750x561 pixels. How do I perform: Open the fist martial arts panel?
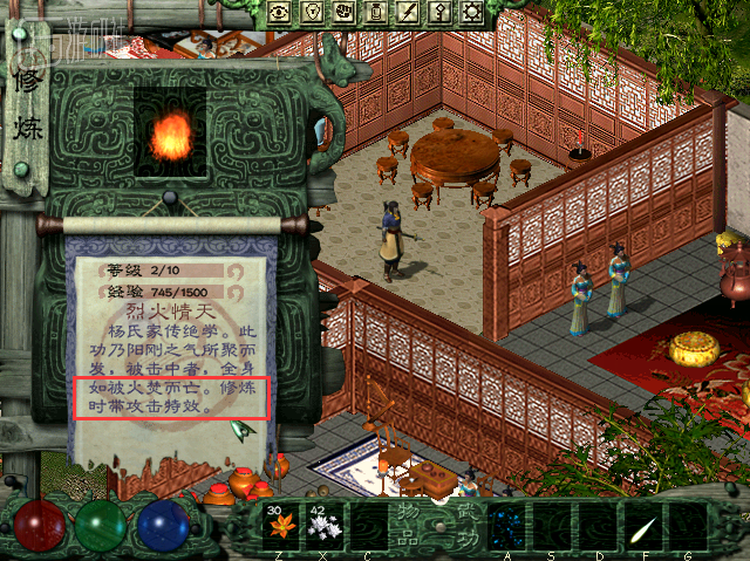pyautogui.click(x=343, y=12)
